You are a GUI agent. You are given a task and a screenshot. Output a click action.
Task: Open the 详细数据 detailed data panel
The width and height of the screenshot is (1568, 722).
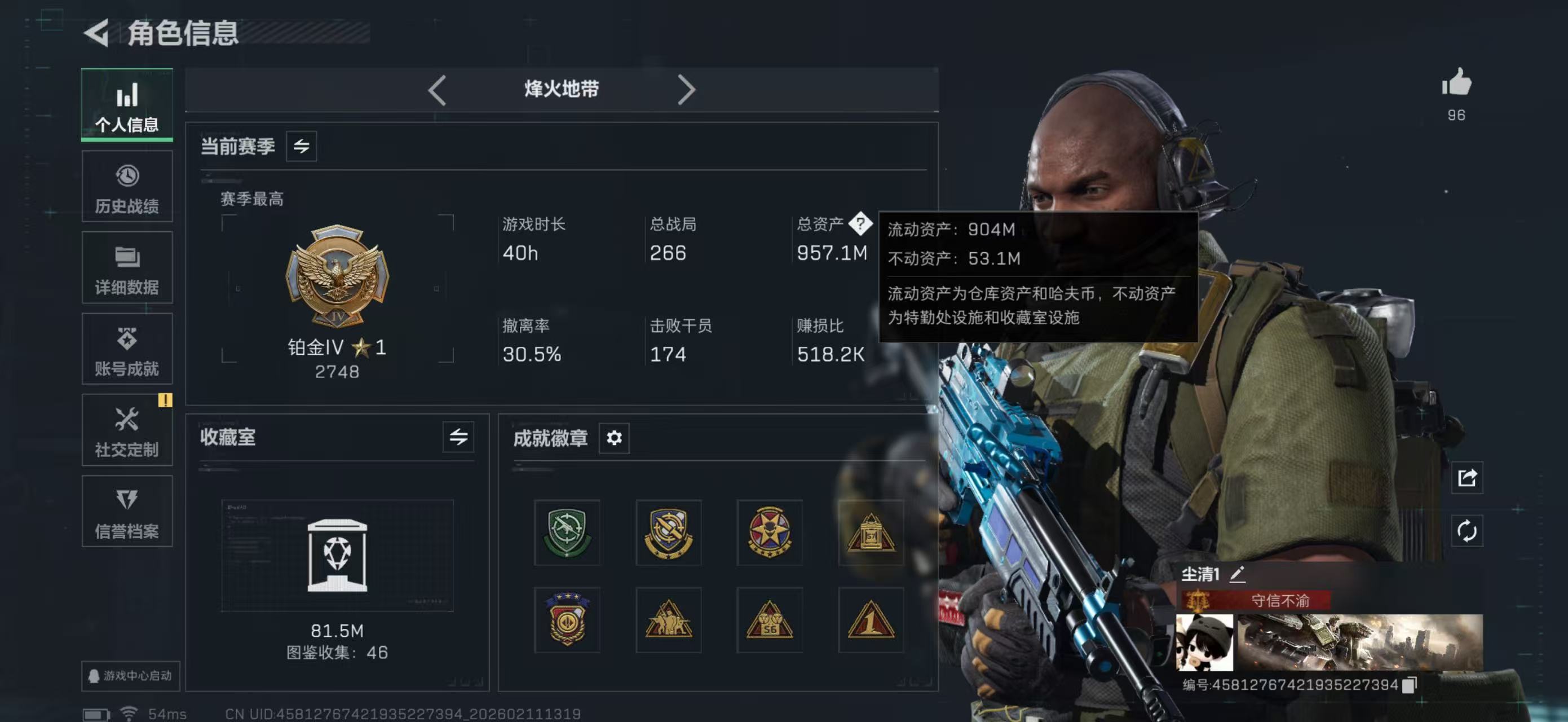(127, 267)
